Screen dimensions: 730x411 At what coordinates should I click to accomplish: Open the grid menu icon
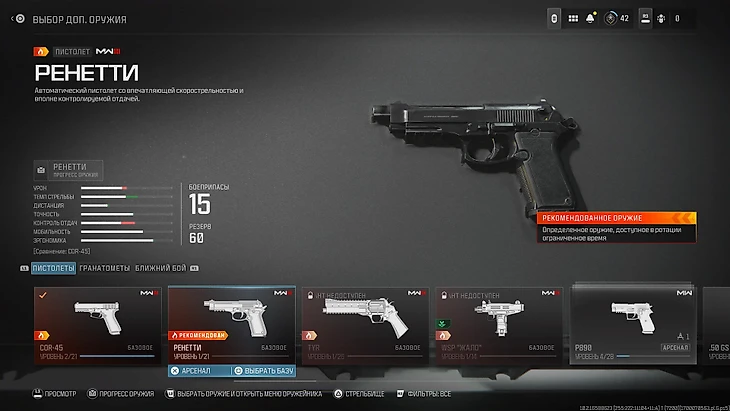click(573, 18)
